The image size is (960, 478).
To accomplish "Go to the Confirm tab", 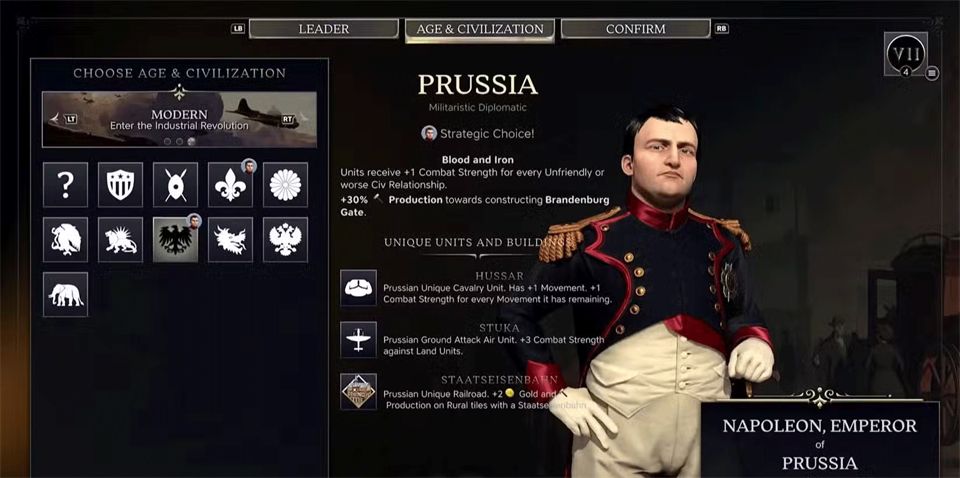I will click(x=635, y=29).
